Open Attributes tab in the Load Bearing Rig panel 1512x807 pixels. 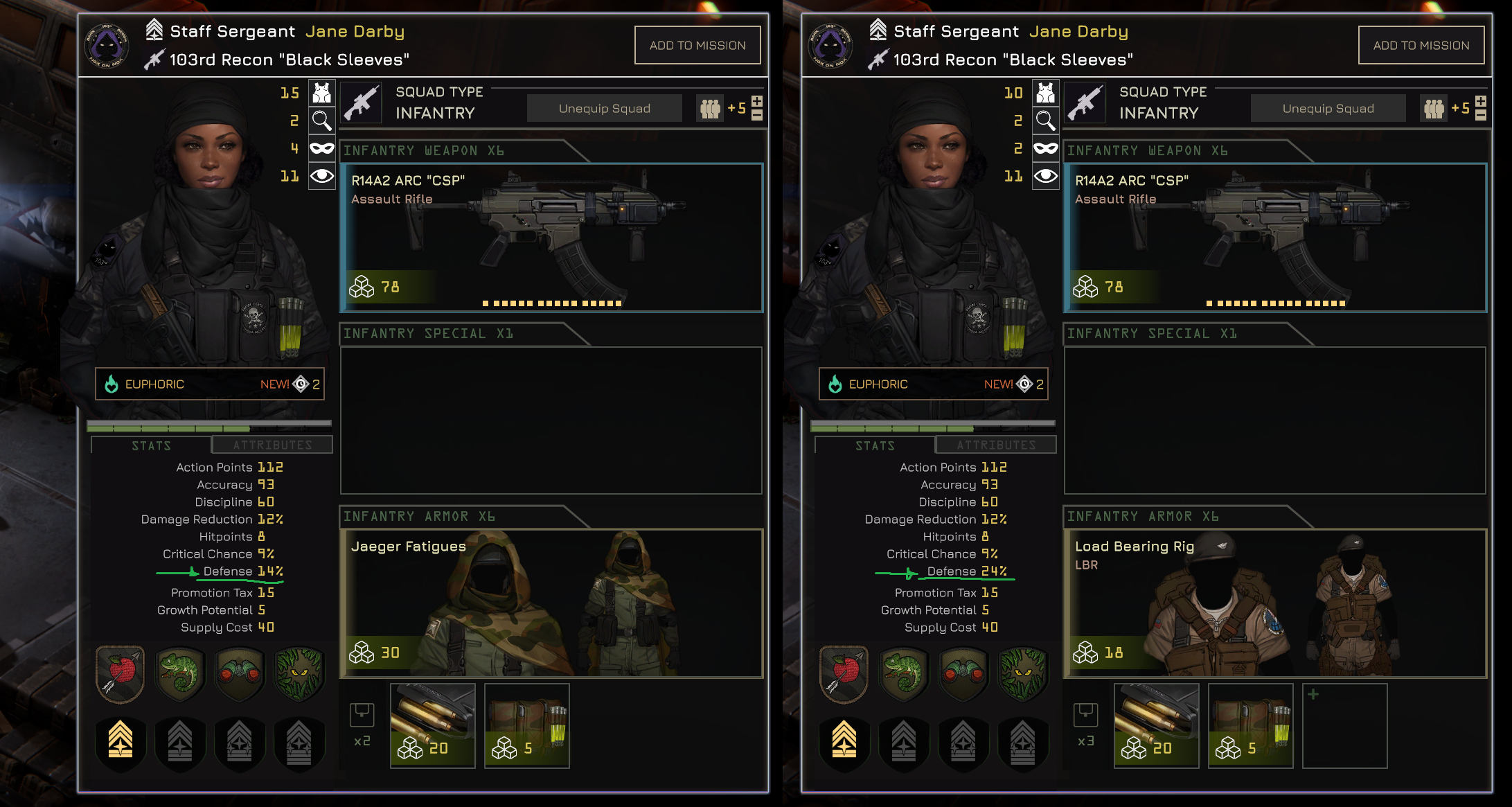click(996, 445)
